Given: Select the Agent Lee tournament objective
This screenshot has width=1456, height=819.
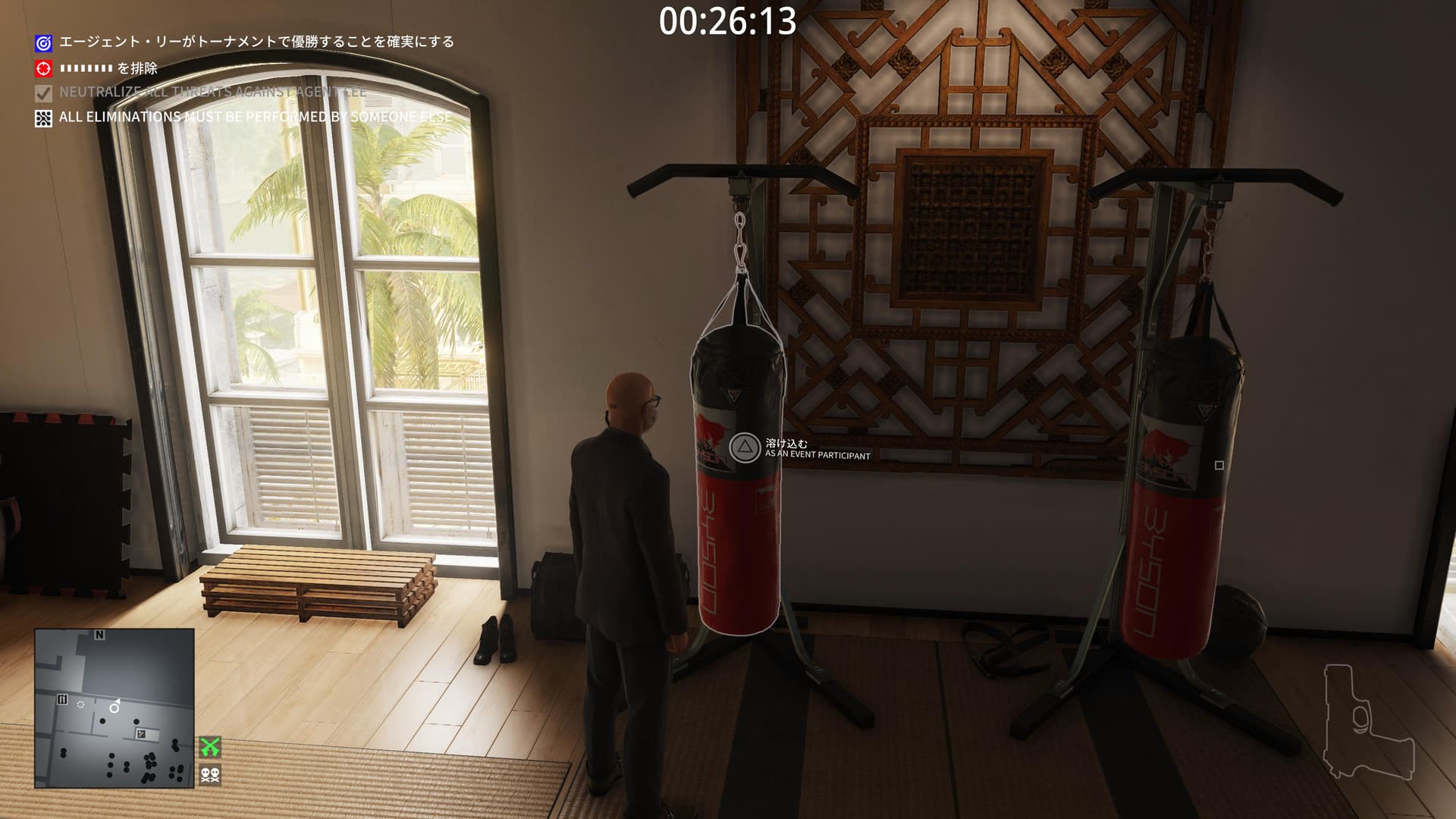Looking at the screenshot, I should pos(256,42).
